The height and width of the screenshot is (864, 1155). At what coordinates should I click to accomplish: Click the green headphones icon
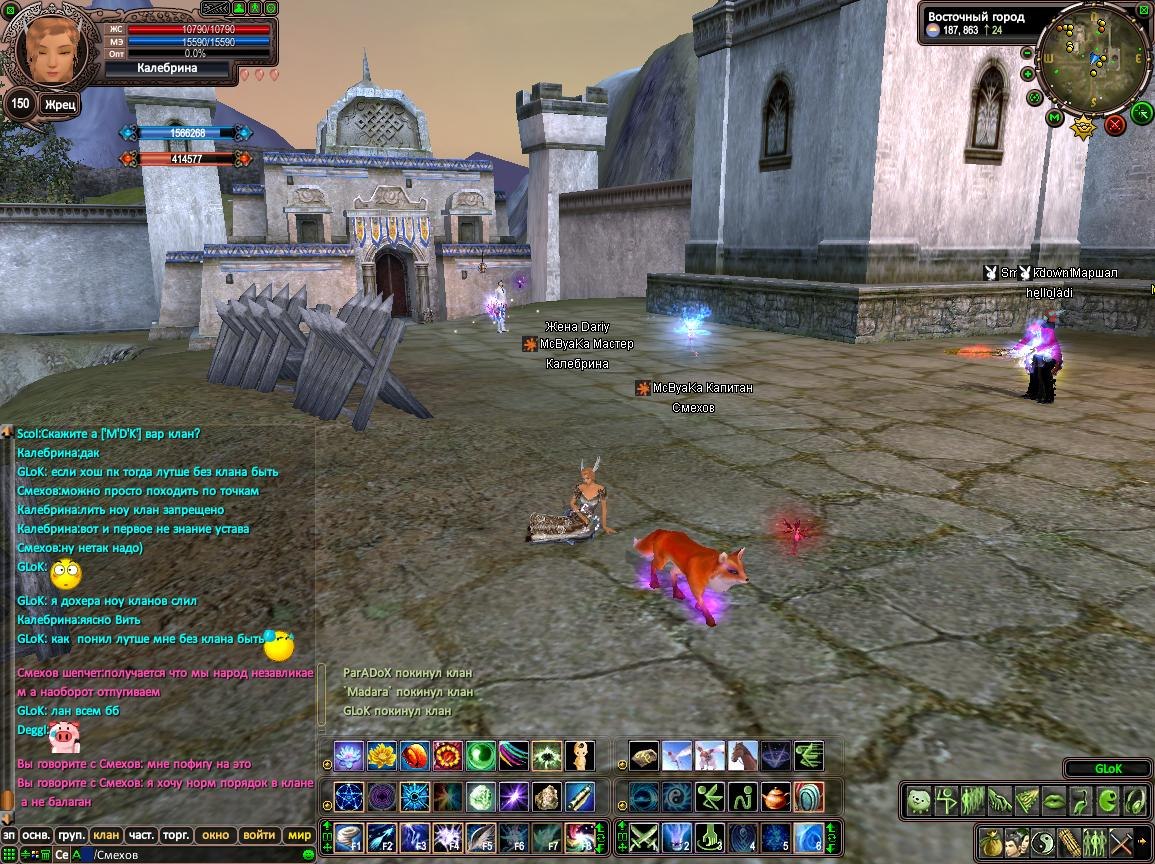pos(1134,800)
